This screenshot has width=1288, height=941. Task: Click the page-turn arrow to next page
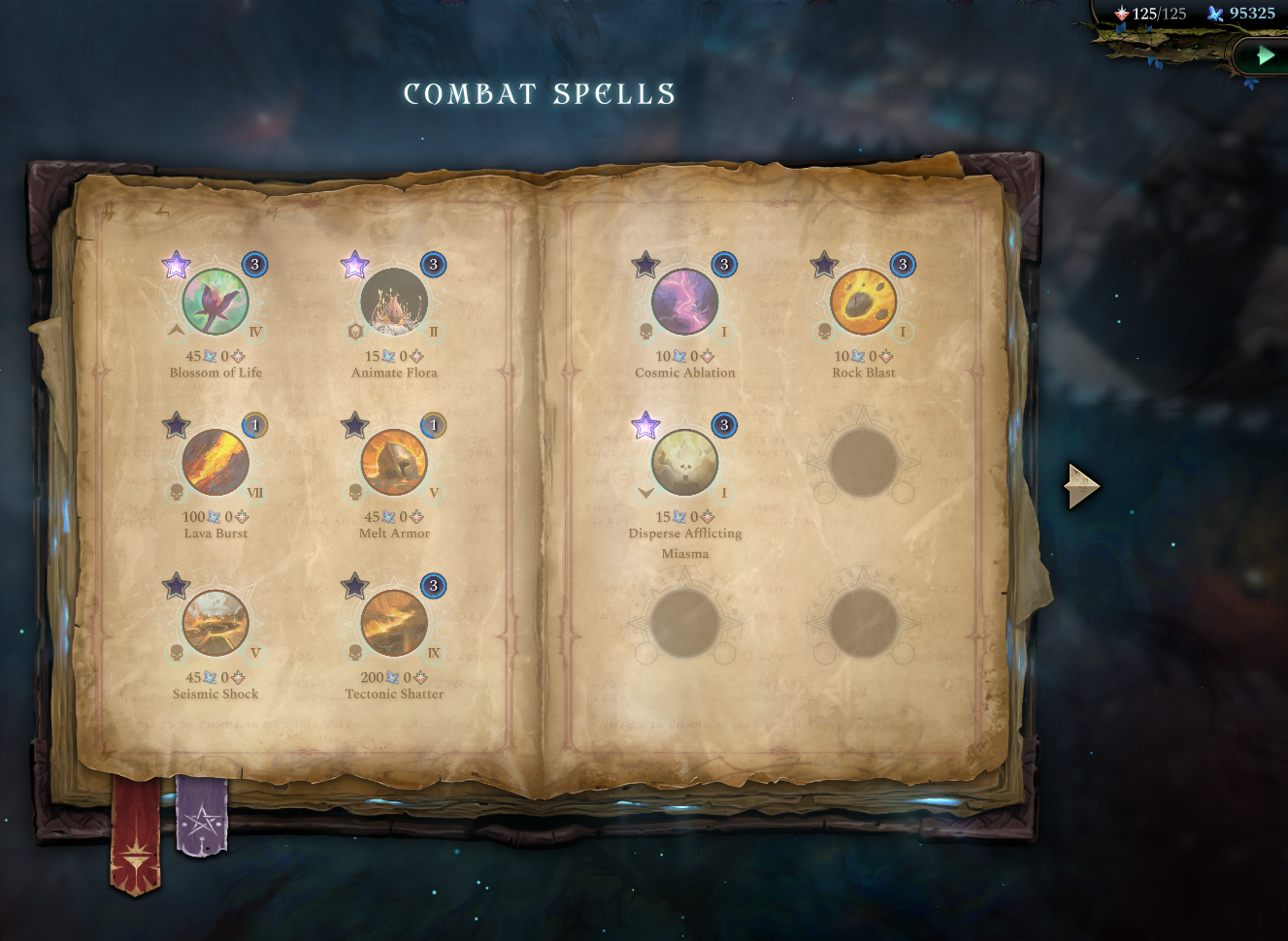point(1080,488)
